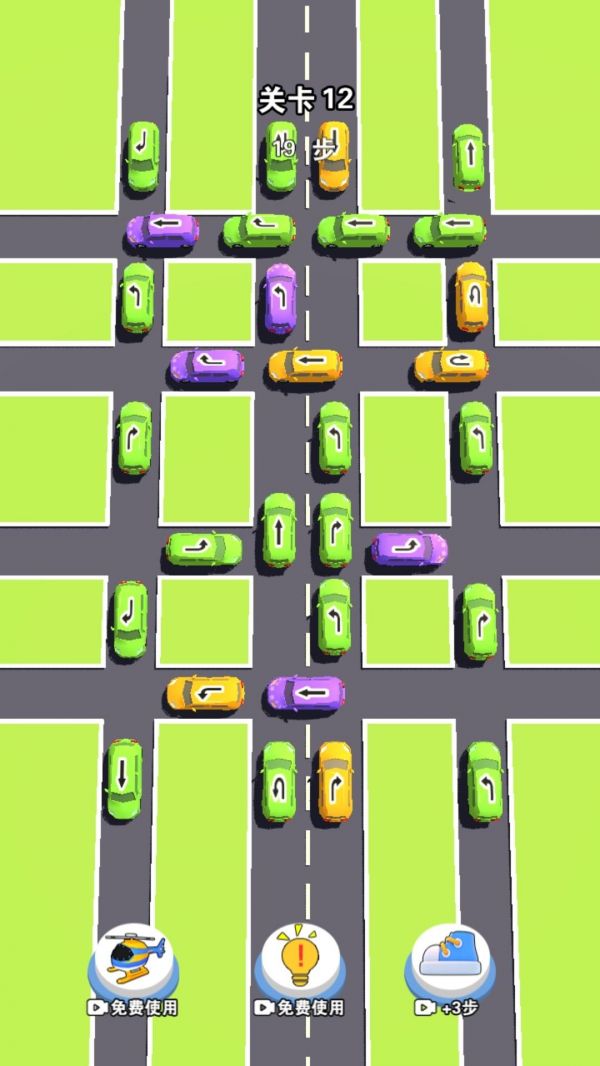Select the yellow car with straight left arrow
The height and width of the screenshot is (1066, 600).
point(305,366)
